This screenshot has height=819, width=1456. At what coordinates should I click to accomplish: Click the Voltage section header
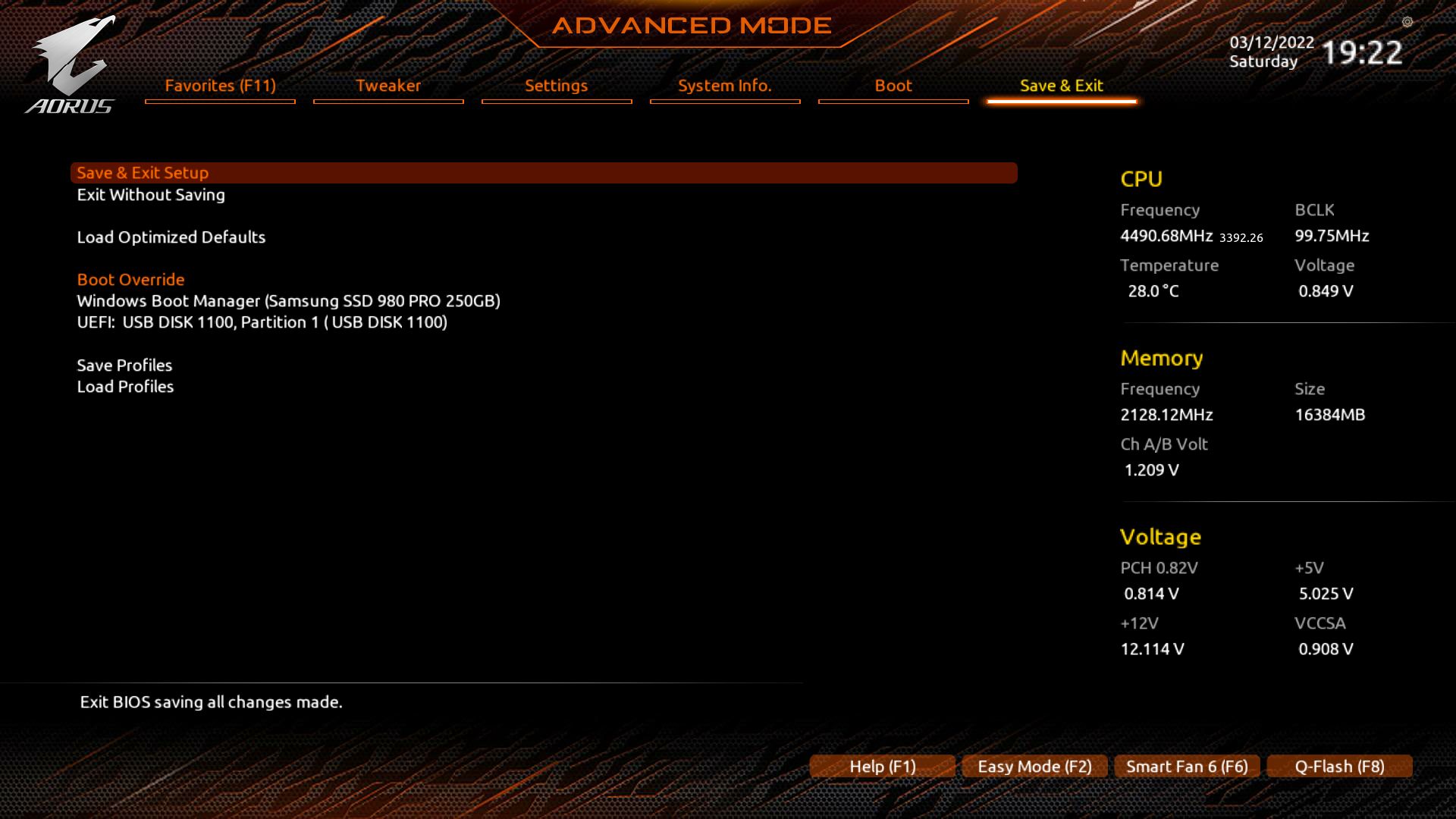[1160, 537]
